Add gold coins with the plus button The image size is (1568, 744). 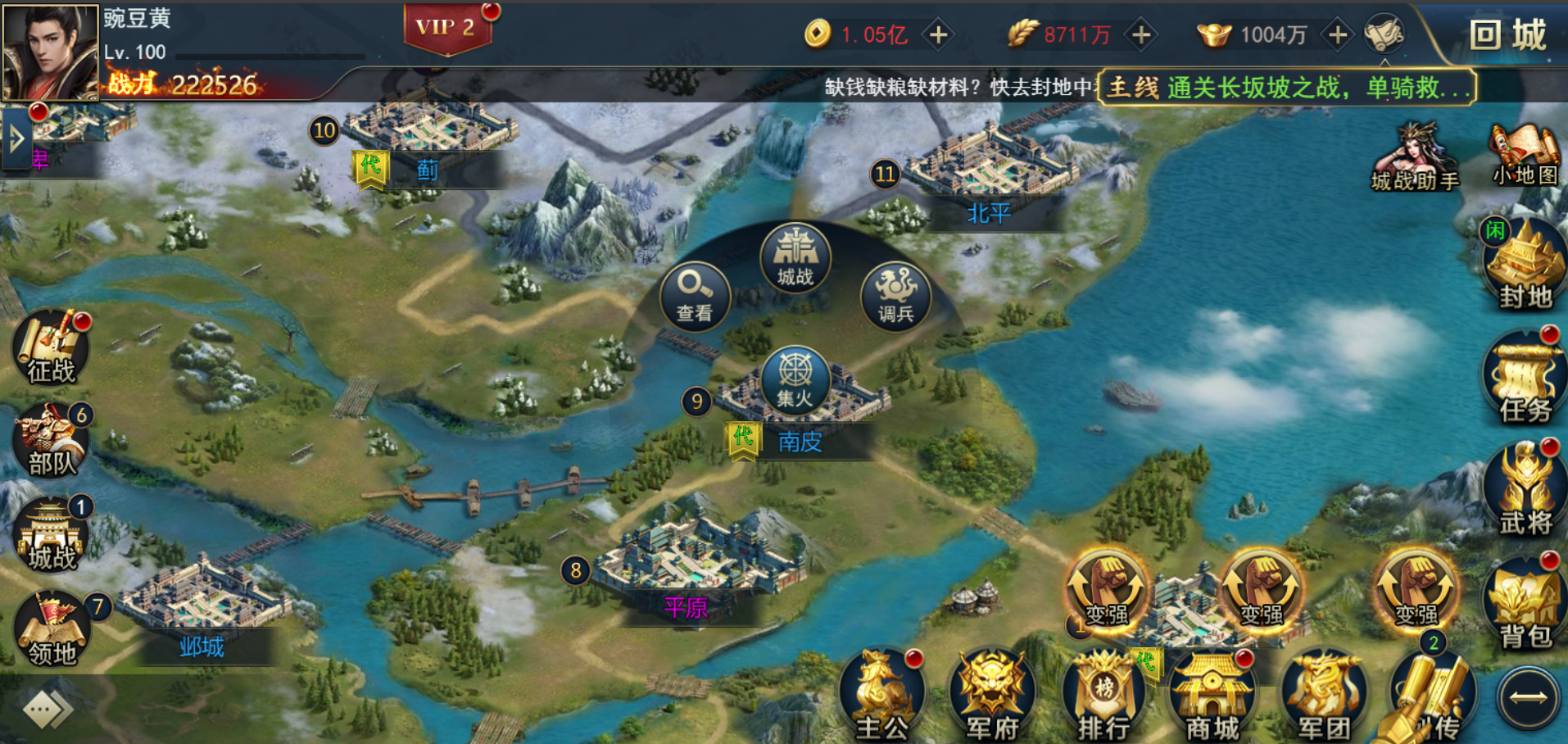pyautogui.click(x=939, y=34)
